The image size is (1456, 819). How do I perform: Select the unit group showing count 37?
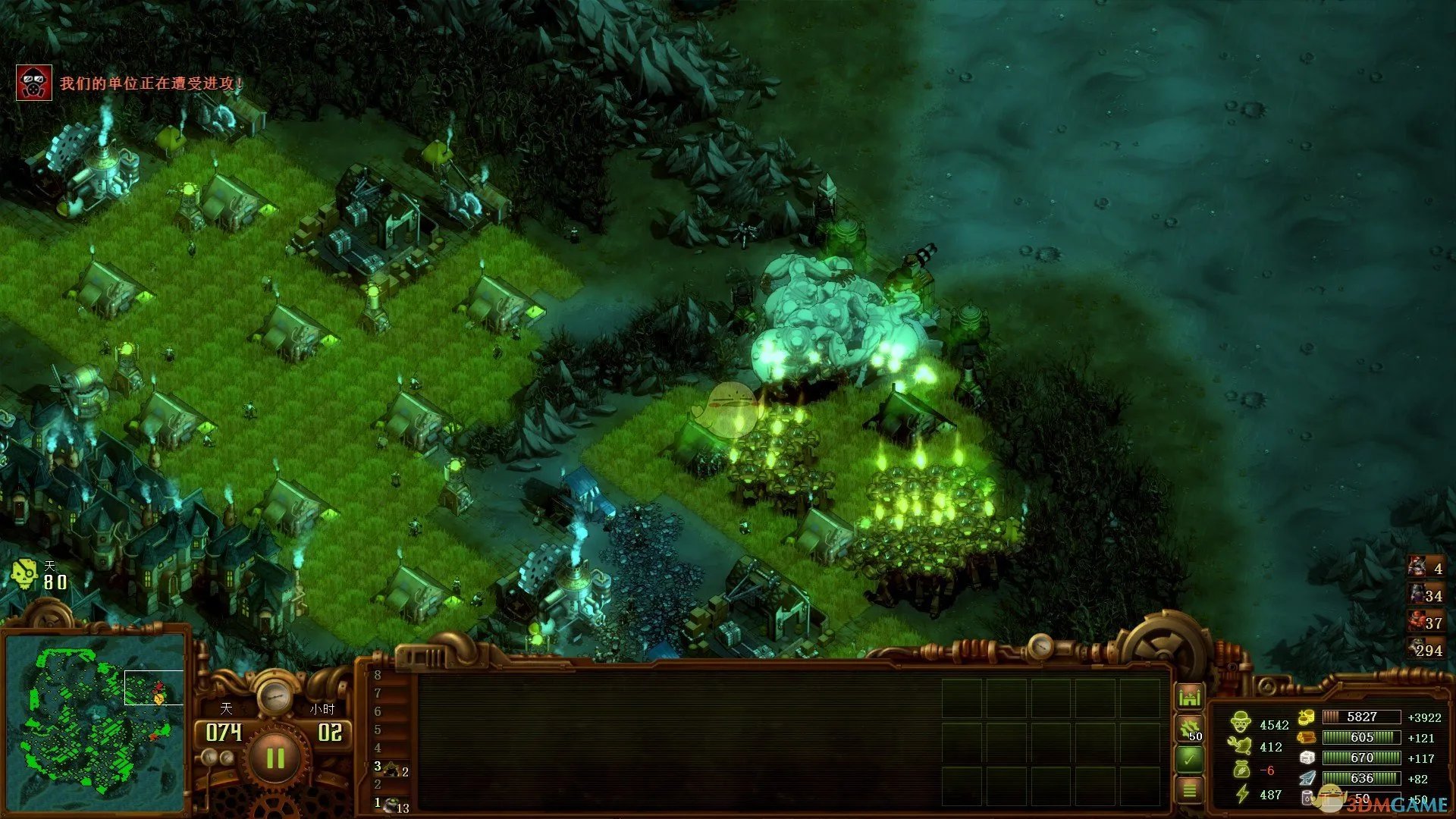pyautogui.click(x=1426, y=623)
